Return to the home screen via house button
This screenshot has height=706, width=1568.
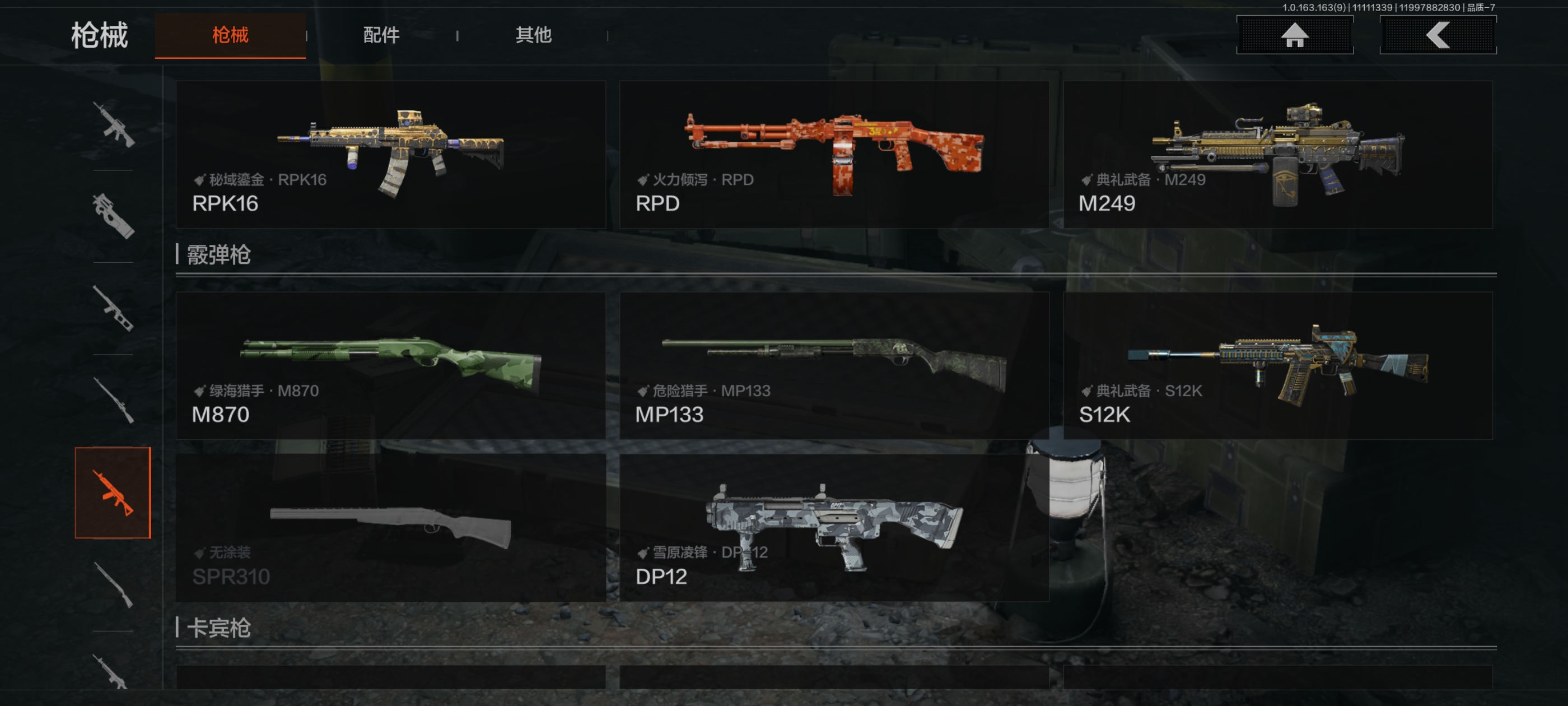pos(1294,35)
